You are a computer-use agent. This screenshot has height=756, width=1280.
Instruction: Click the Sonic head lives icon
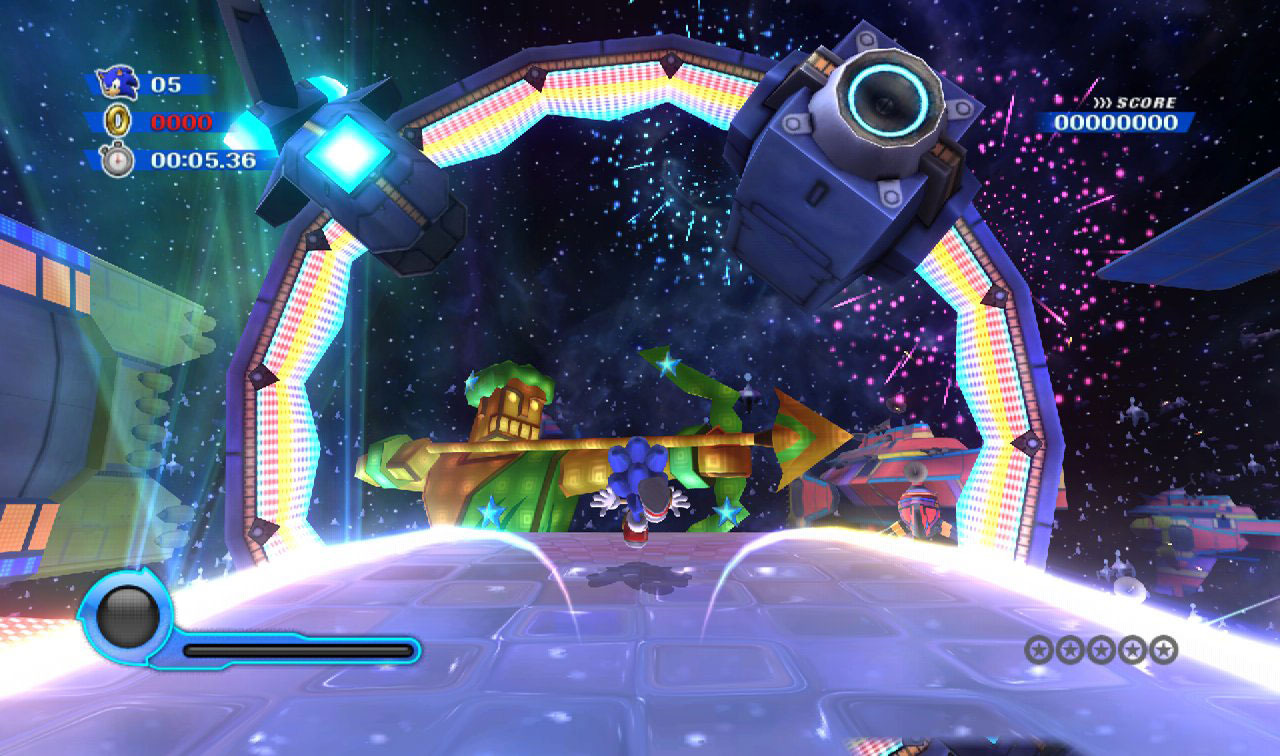pyautogui.click(x=117, y=84)
